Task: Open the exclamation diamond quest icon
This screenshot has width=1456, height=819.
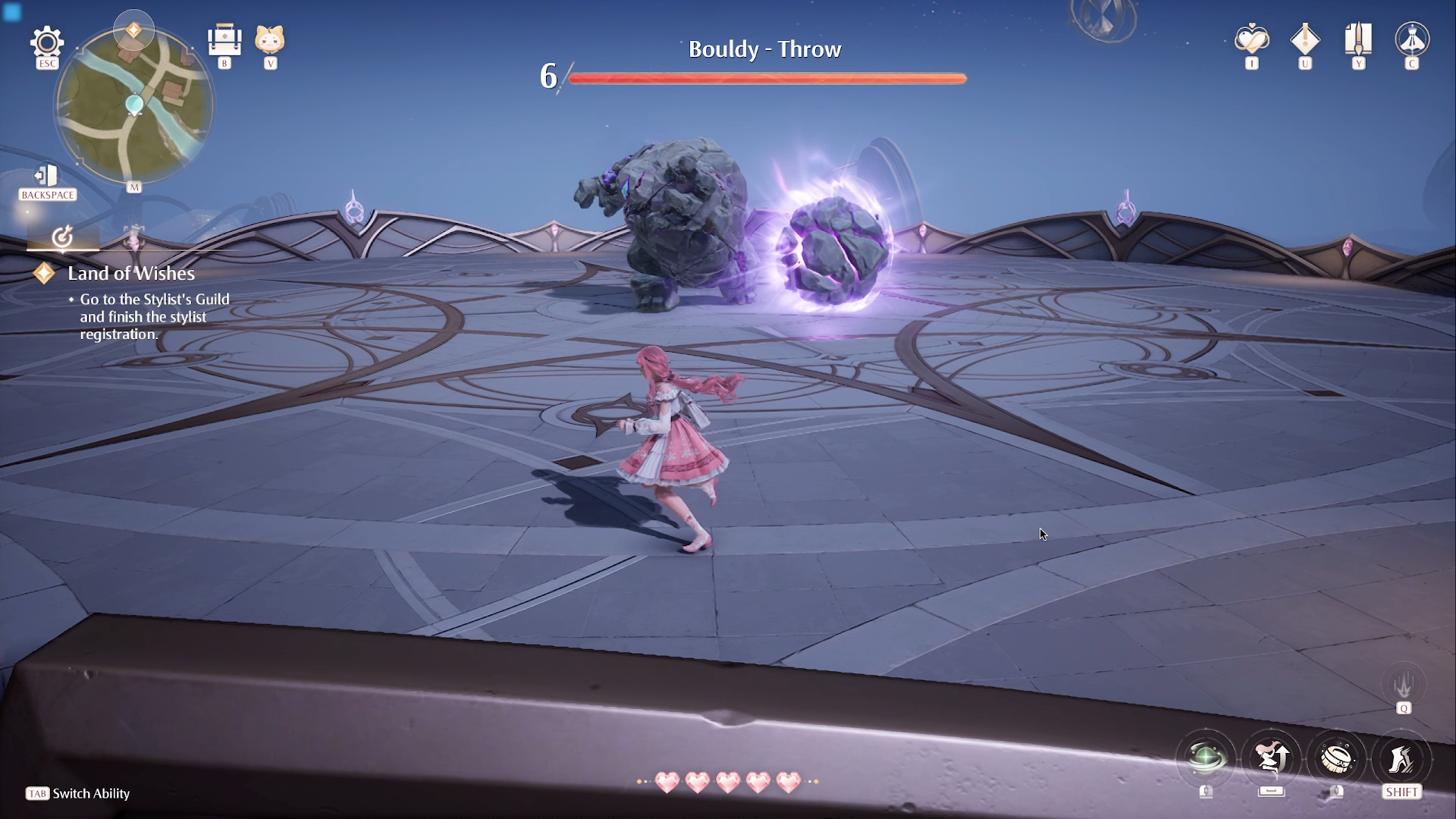Action: tap(1304, 39)
